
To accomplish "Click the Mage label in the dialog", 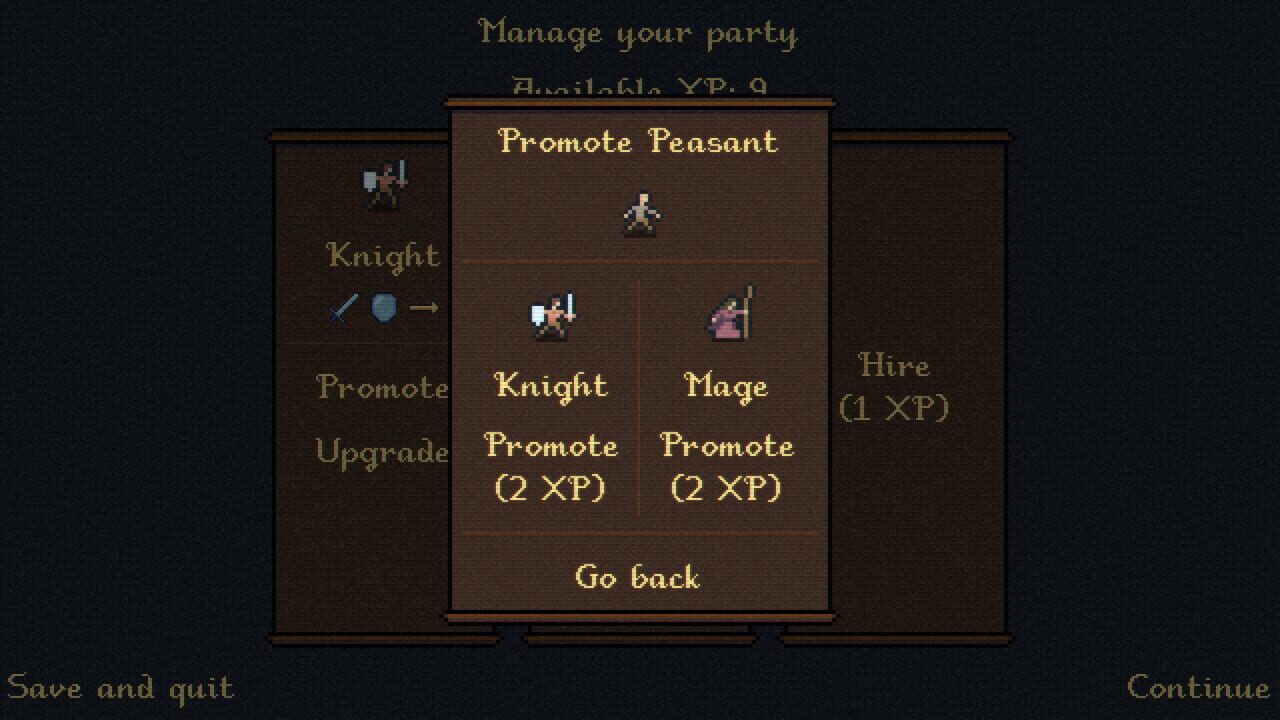I will coord(727,385).
